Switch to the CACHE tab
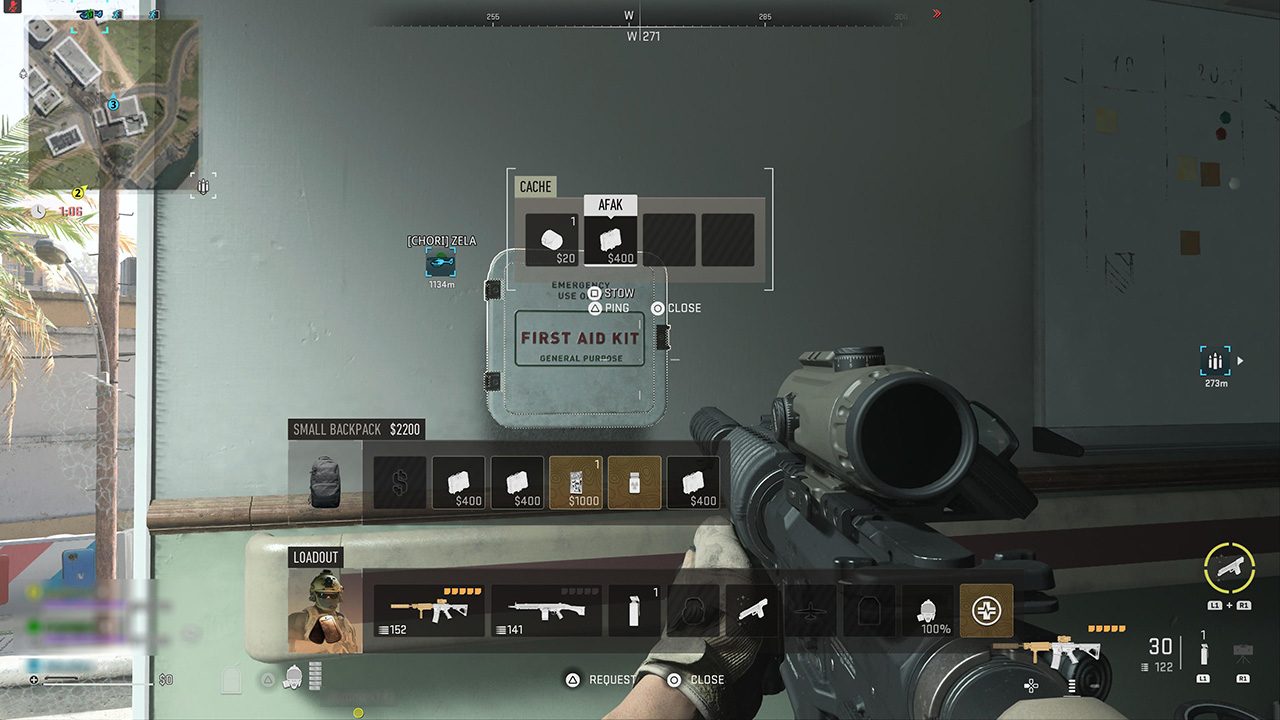This screenshot has height=720, width=1280. [535, 187]
